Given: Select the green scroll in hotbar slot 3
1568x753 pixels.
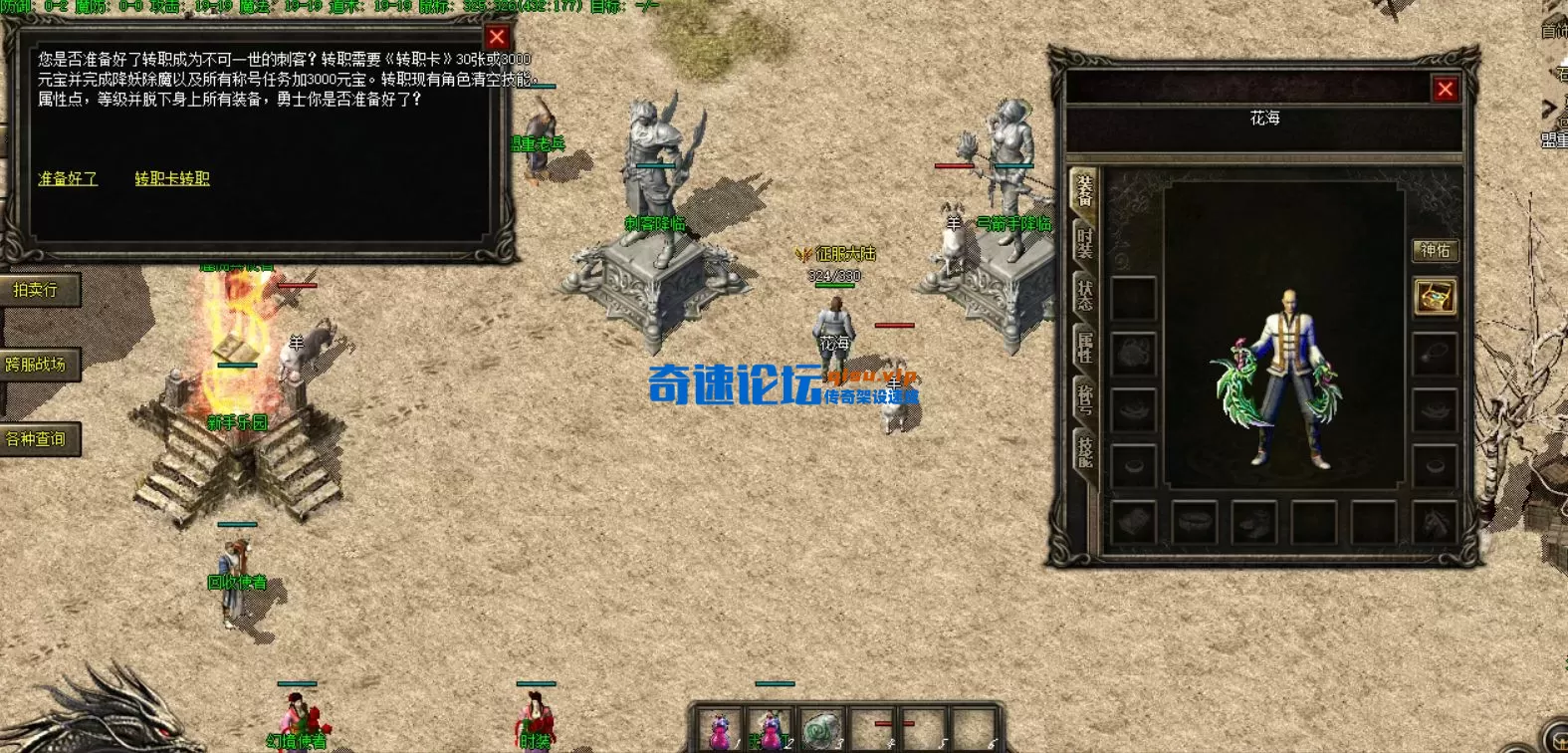Looking at the screenshot, I should tap(819, 730).
